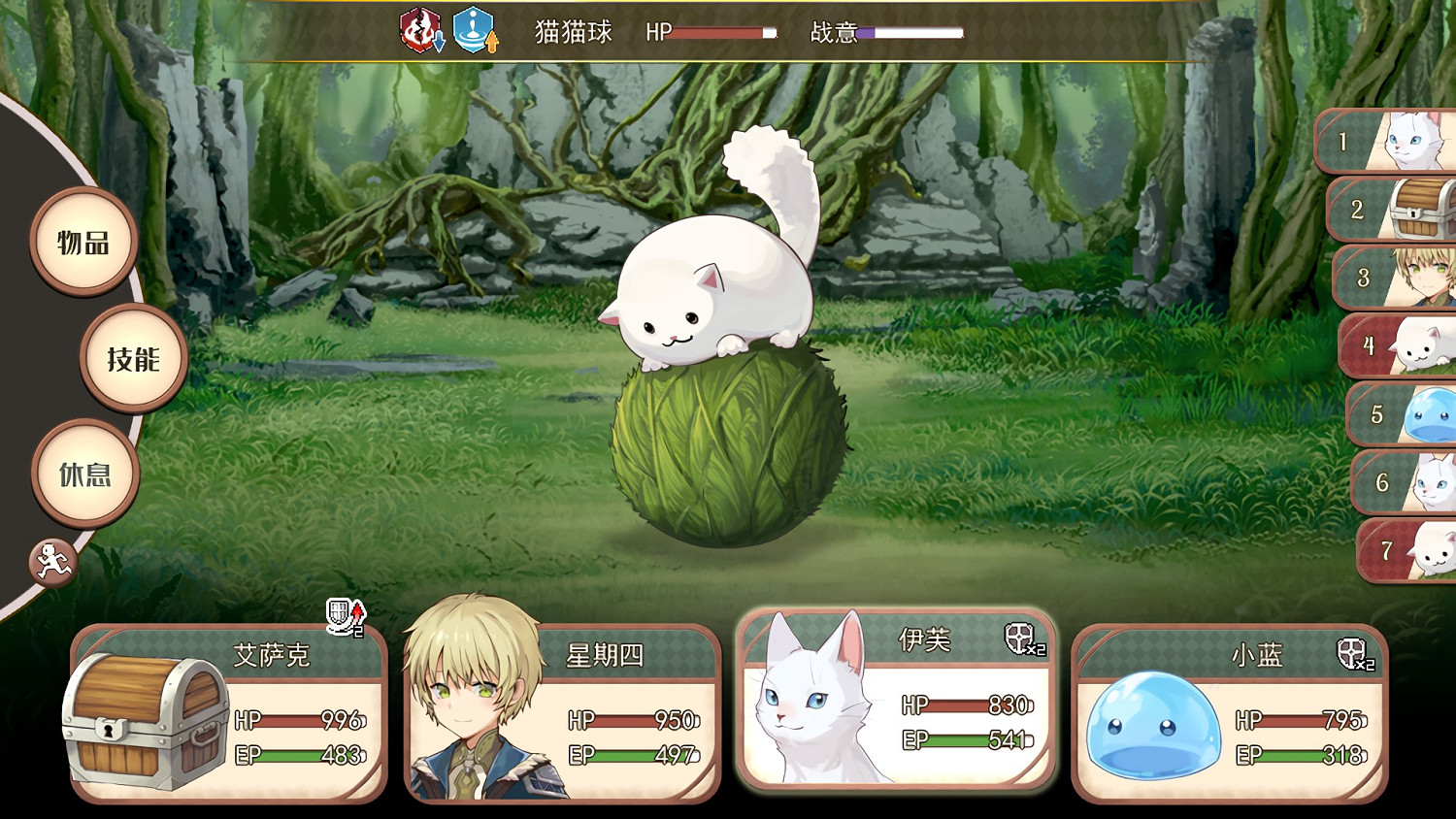Click the red attack-down debuff icon on 猫猫球
Viewport: 1456px width, 819px height.
(x=419, y=31)
